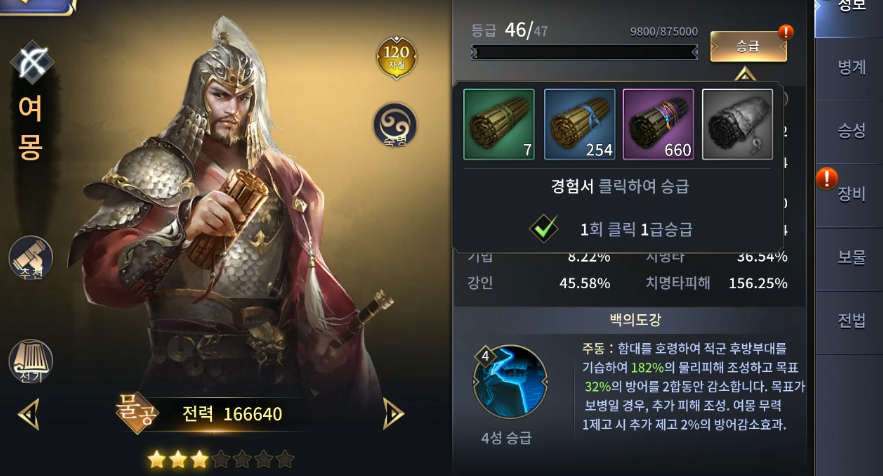The width and height of the screenshot is (883, 476).
Task: Switch to the 병계 tab
Action: pyautogui.click(x=851, y=67)
